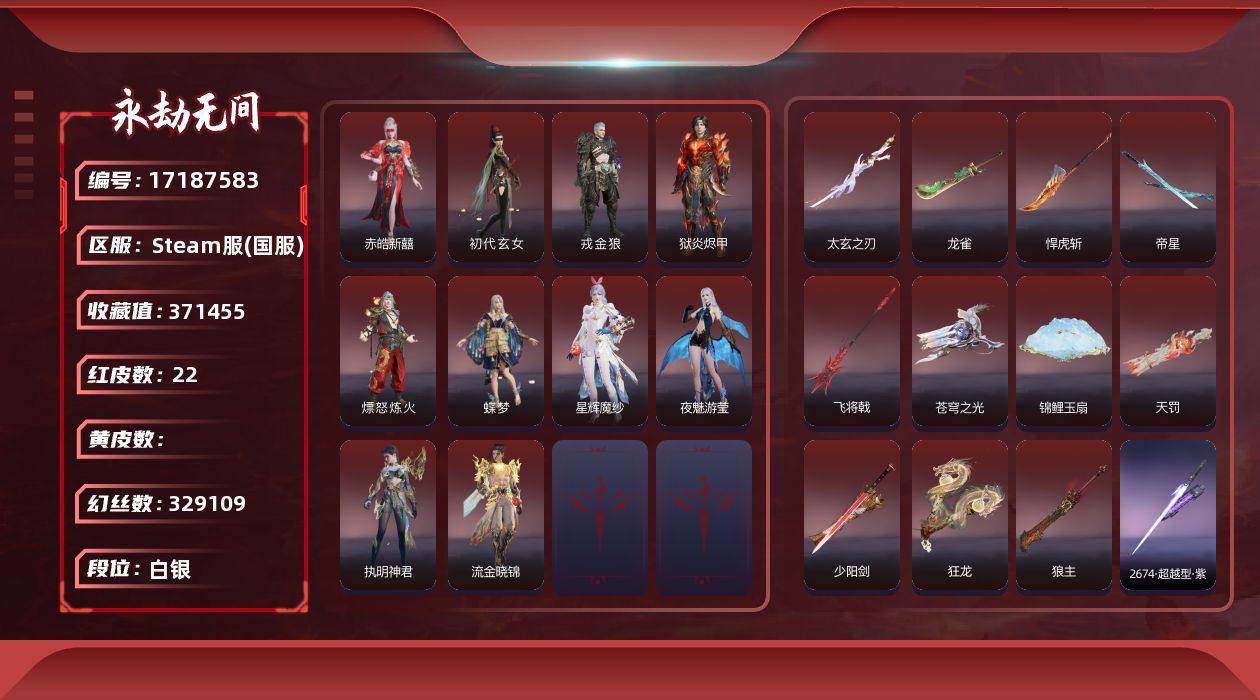Screen dimensions: 1260x700
Task: Choose the 龙雀 weapon card
Action: [960, 187]
